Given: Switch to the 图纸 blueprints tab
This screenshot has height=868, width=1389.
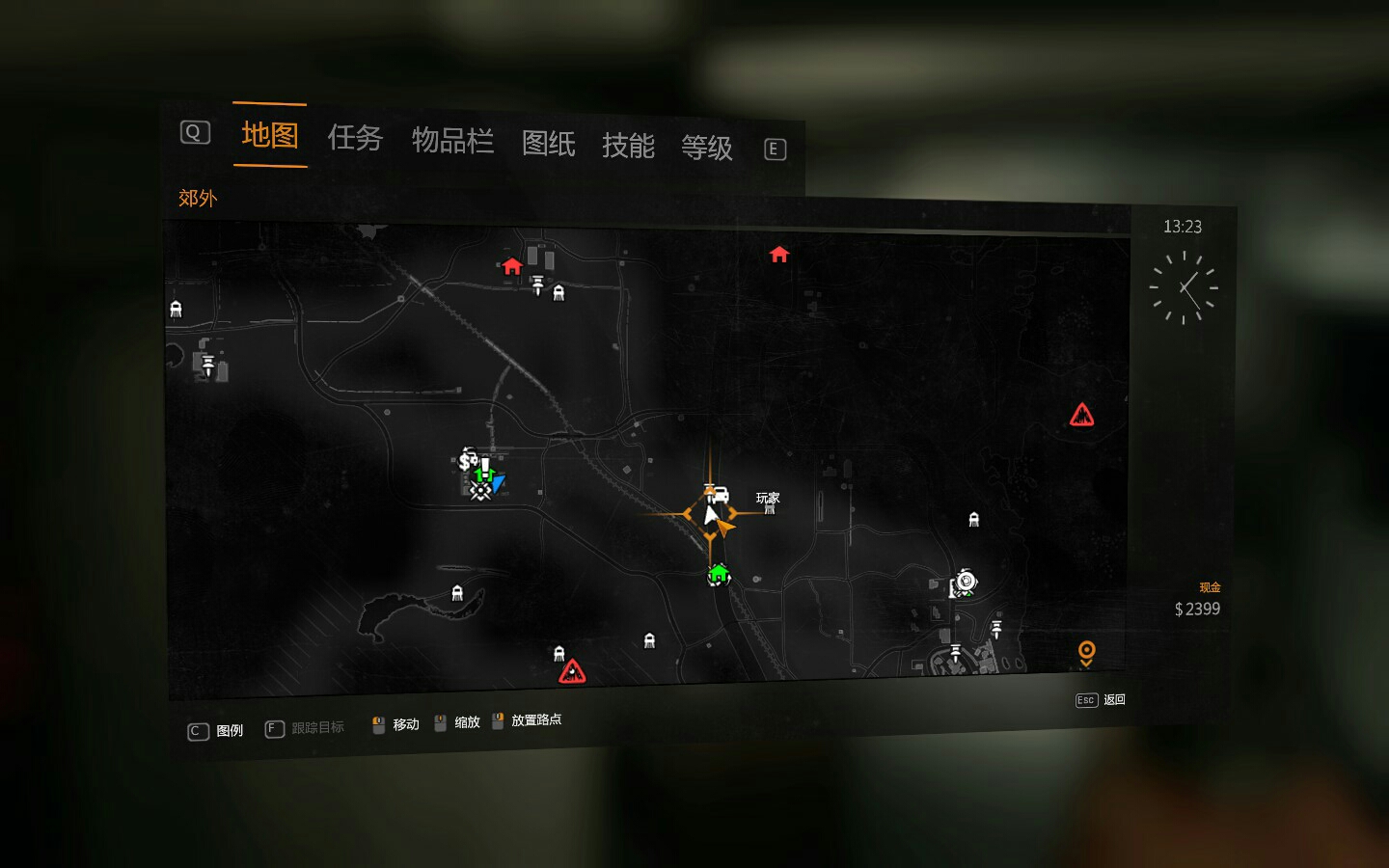Looking at the screenshot, I should click(548, 145).
